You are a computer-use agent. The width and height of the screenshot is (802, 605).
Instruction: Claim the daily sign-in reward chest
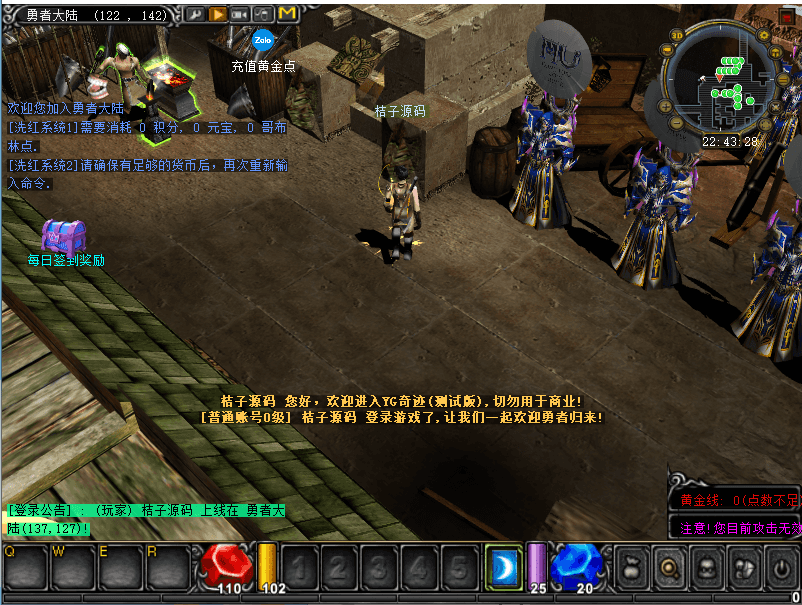(x=63, y=236)
